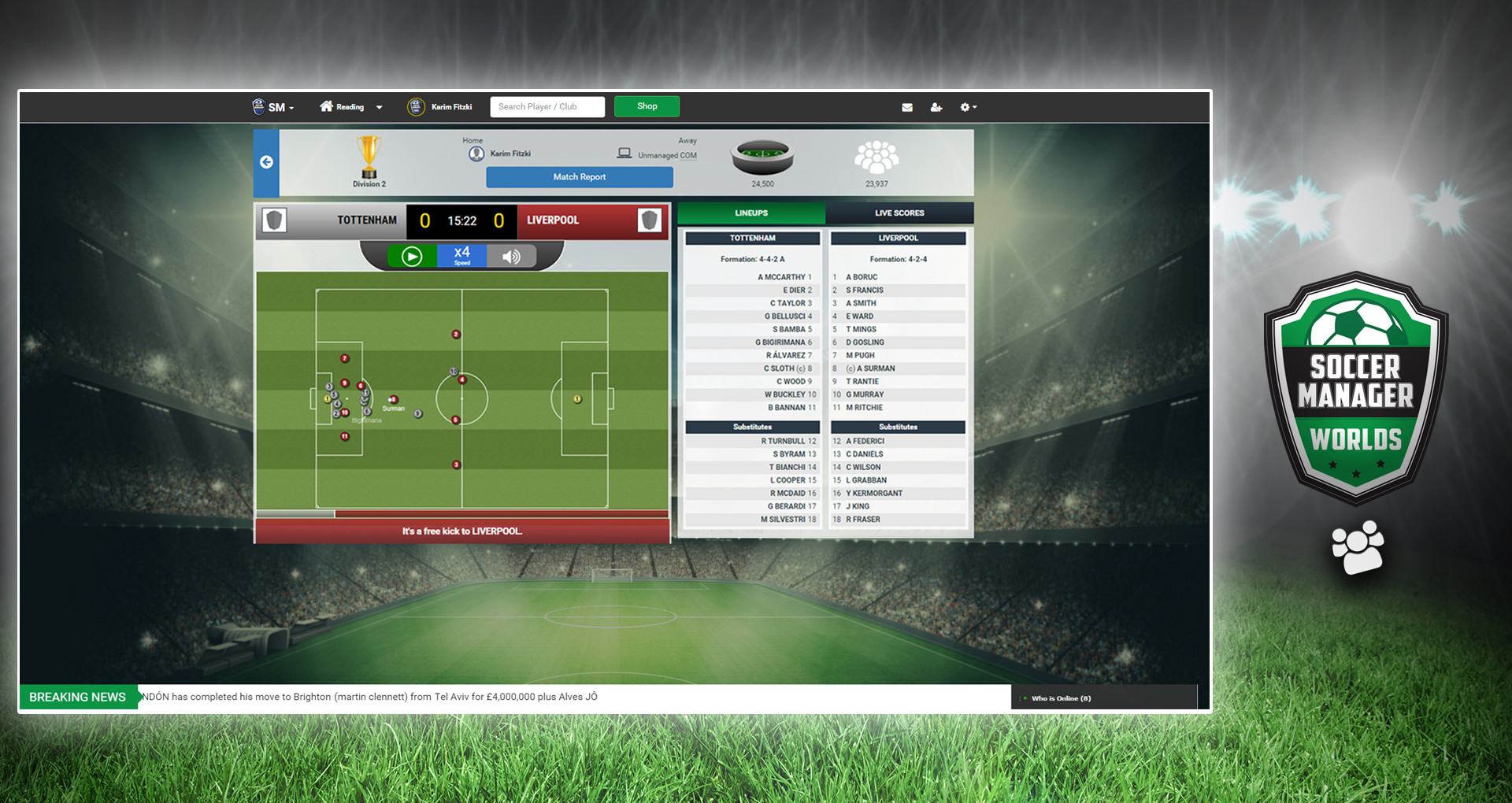Play the match highlights

click(x=410, y=256)
